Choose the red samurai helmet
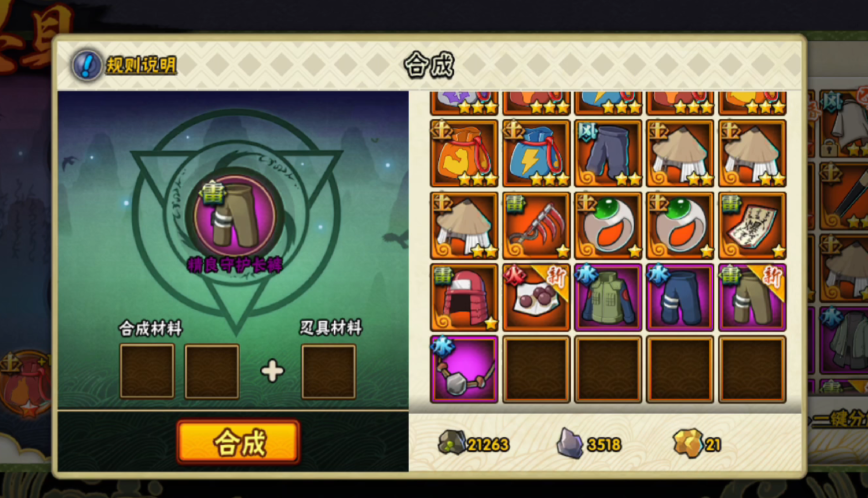Image resolution: width=868 pixels, height=498 pixels. pyautogui.click(x=464, y=297)
